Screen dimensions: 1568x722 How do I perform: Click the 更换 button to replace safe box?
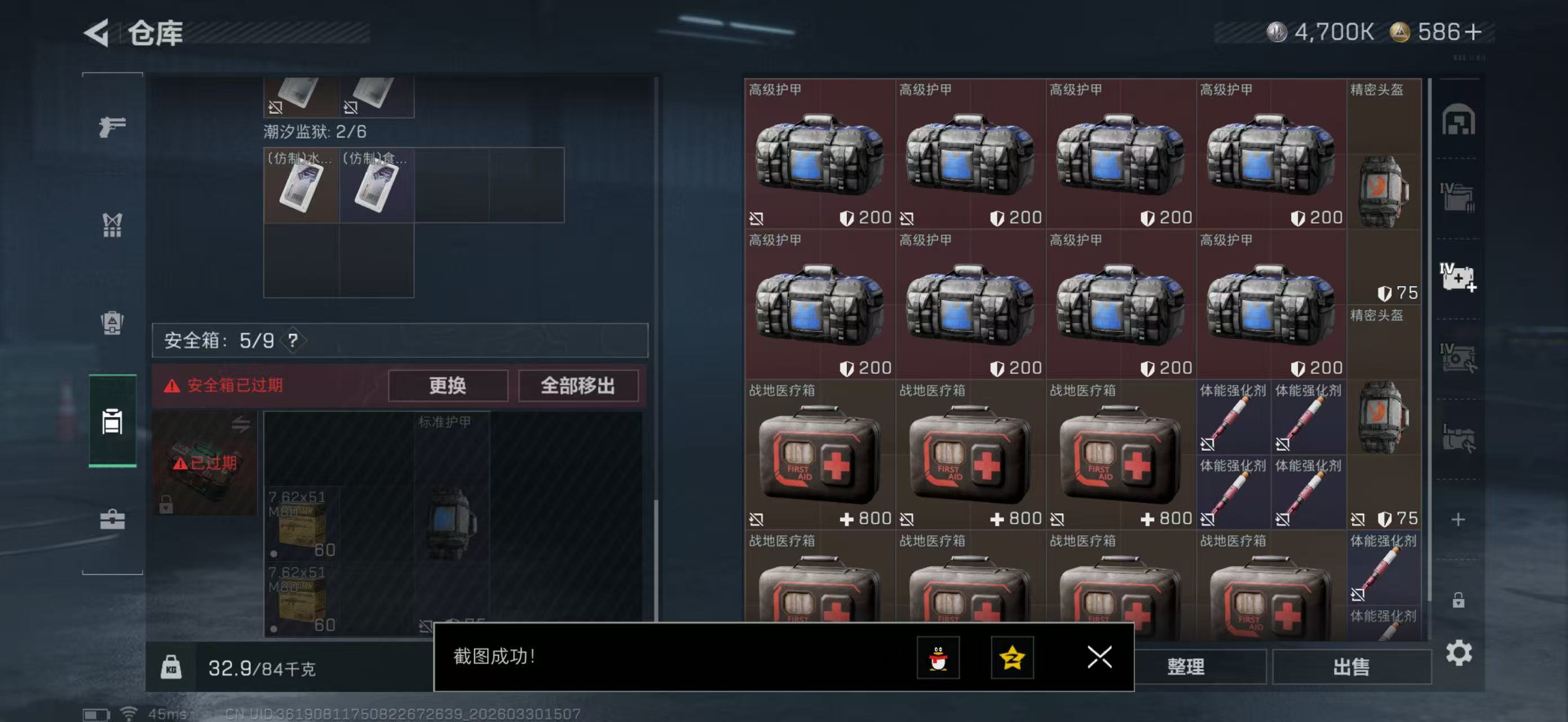click(448, 386)
